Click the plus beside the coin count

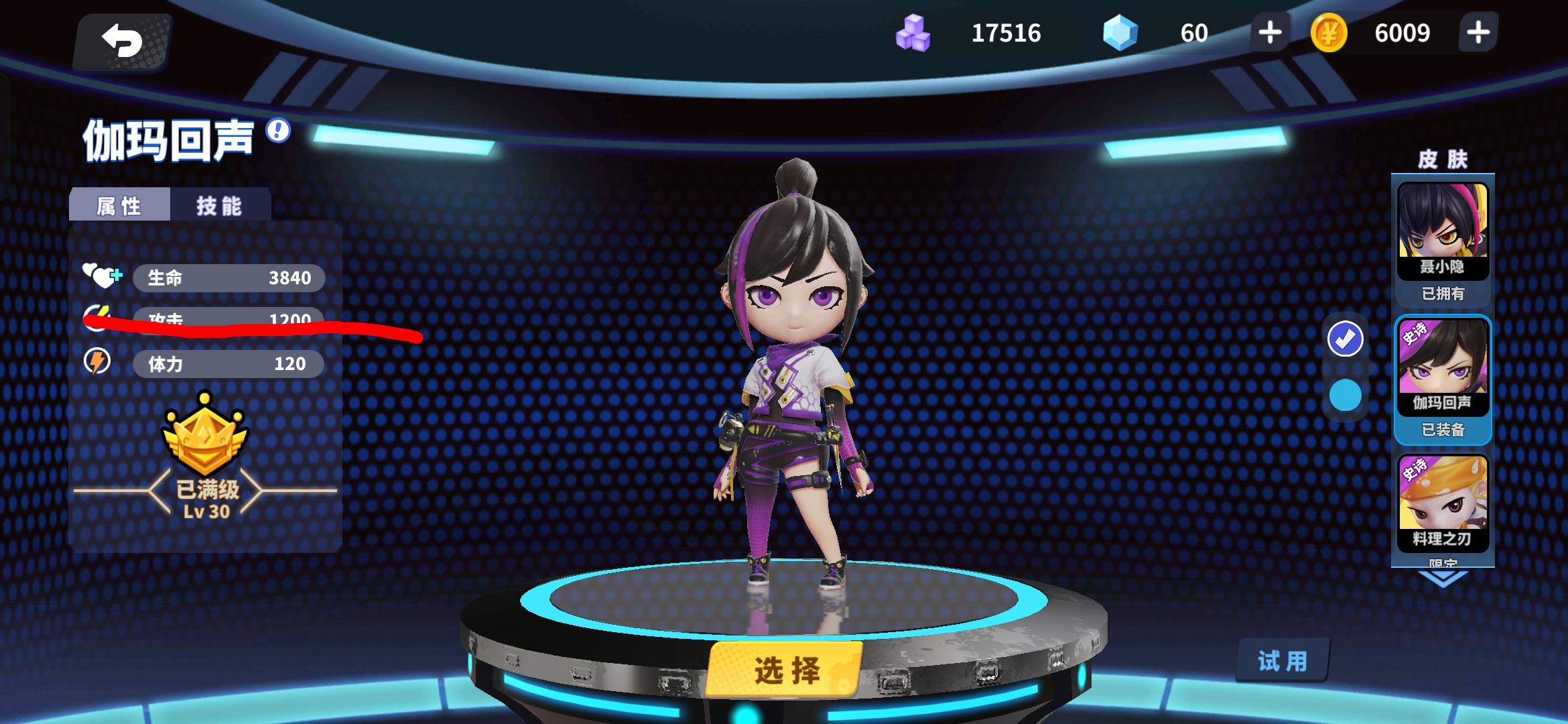pyautogui.click(x=1478, y=32)
